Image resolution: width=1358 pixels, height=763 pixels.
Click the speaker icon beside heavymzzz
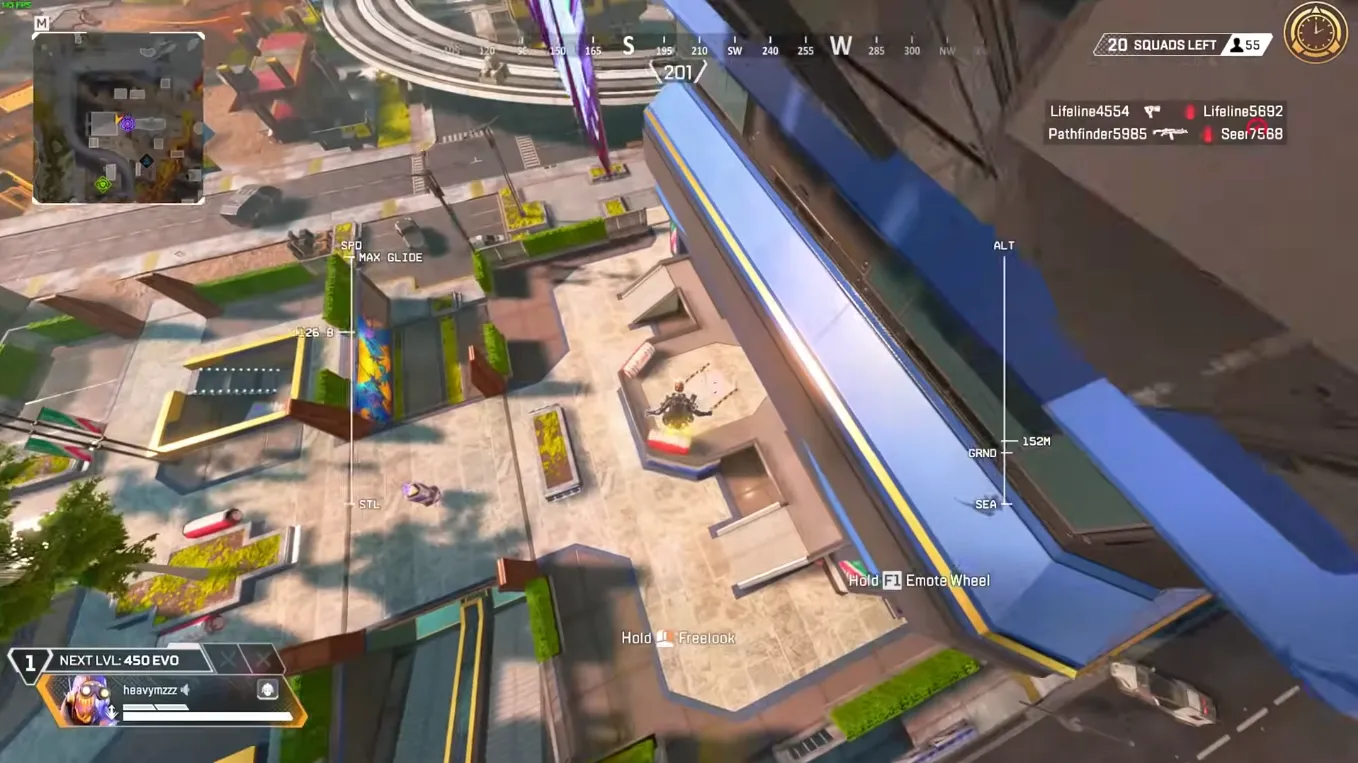(185, 690)
